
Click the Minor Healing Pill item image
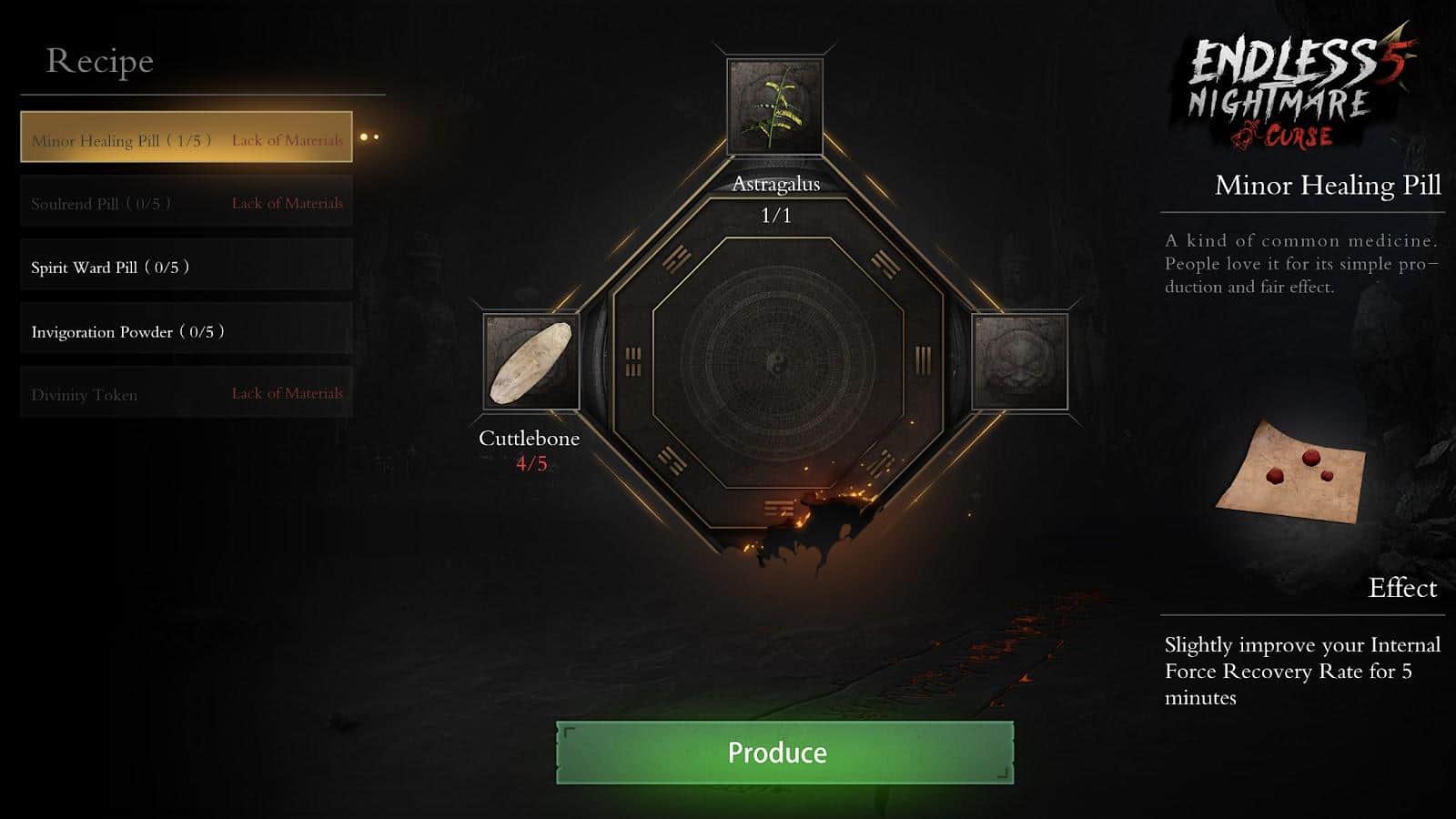[x=1292, y=473]
